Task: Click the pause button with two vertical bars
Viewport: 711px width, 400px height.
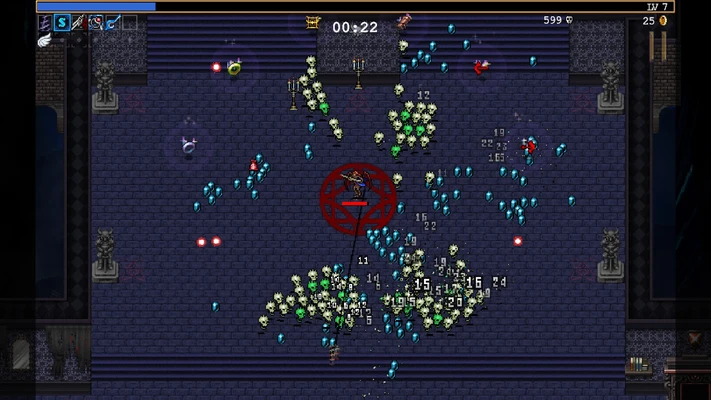Action: [658, 46]
